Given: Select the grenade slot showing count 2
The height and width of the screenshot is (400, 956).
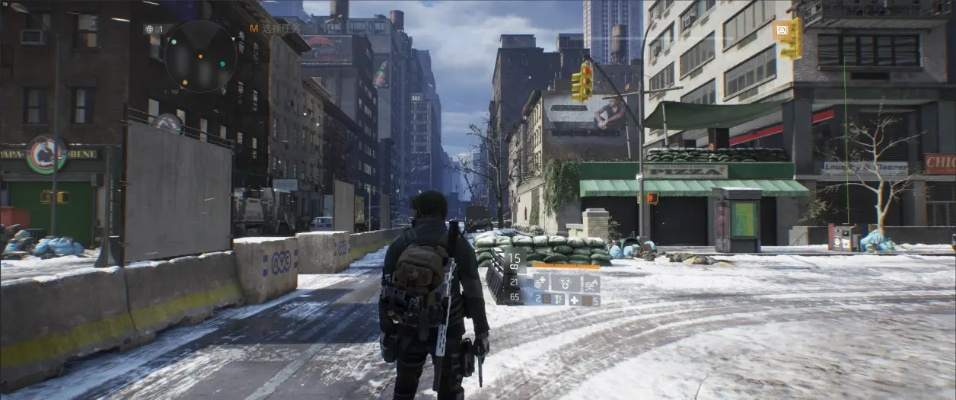Looking at the screenshot, I should (541, 298).
